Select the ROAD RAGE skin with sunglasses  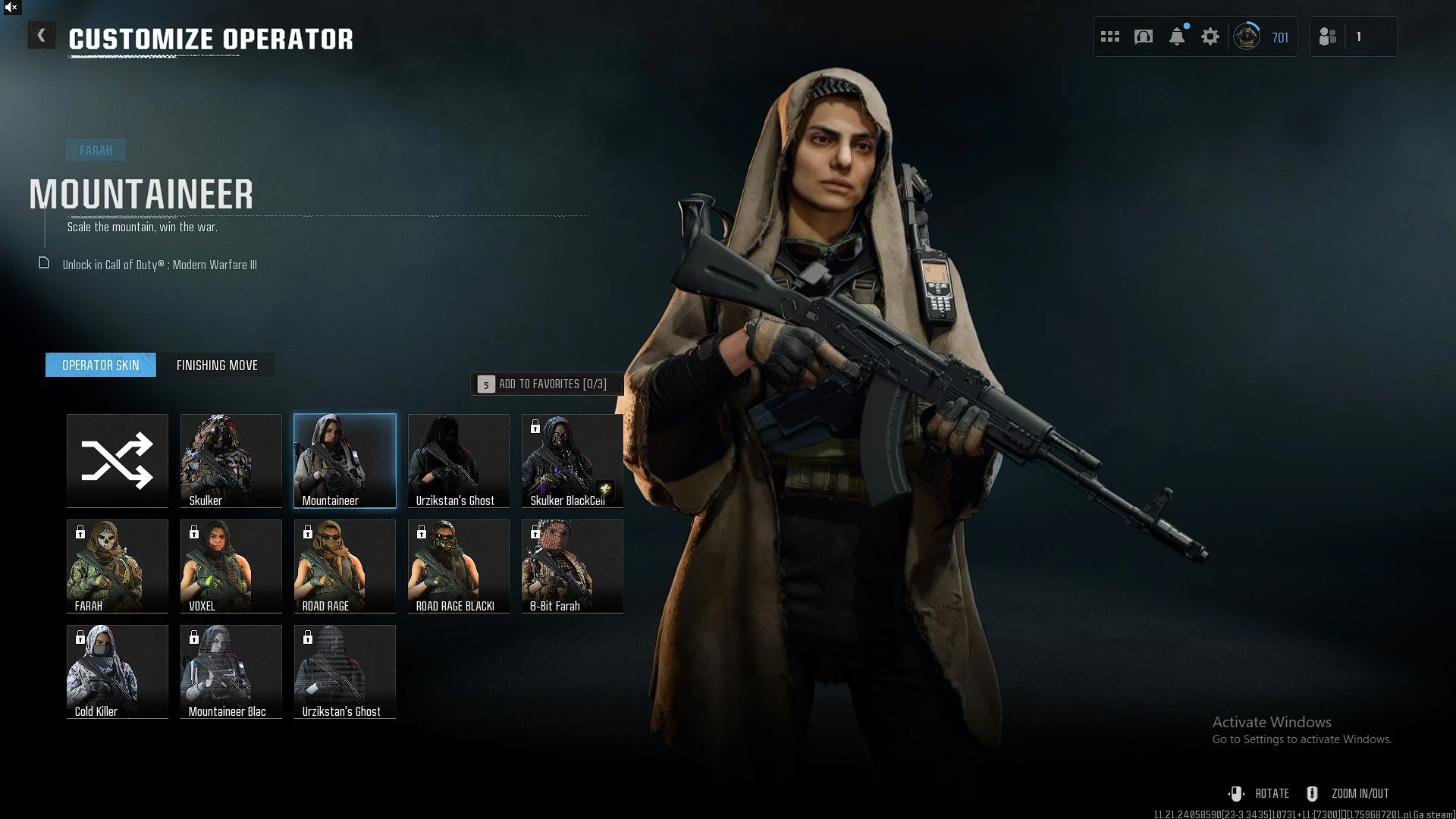[345, 566]
